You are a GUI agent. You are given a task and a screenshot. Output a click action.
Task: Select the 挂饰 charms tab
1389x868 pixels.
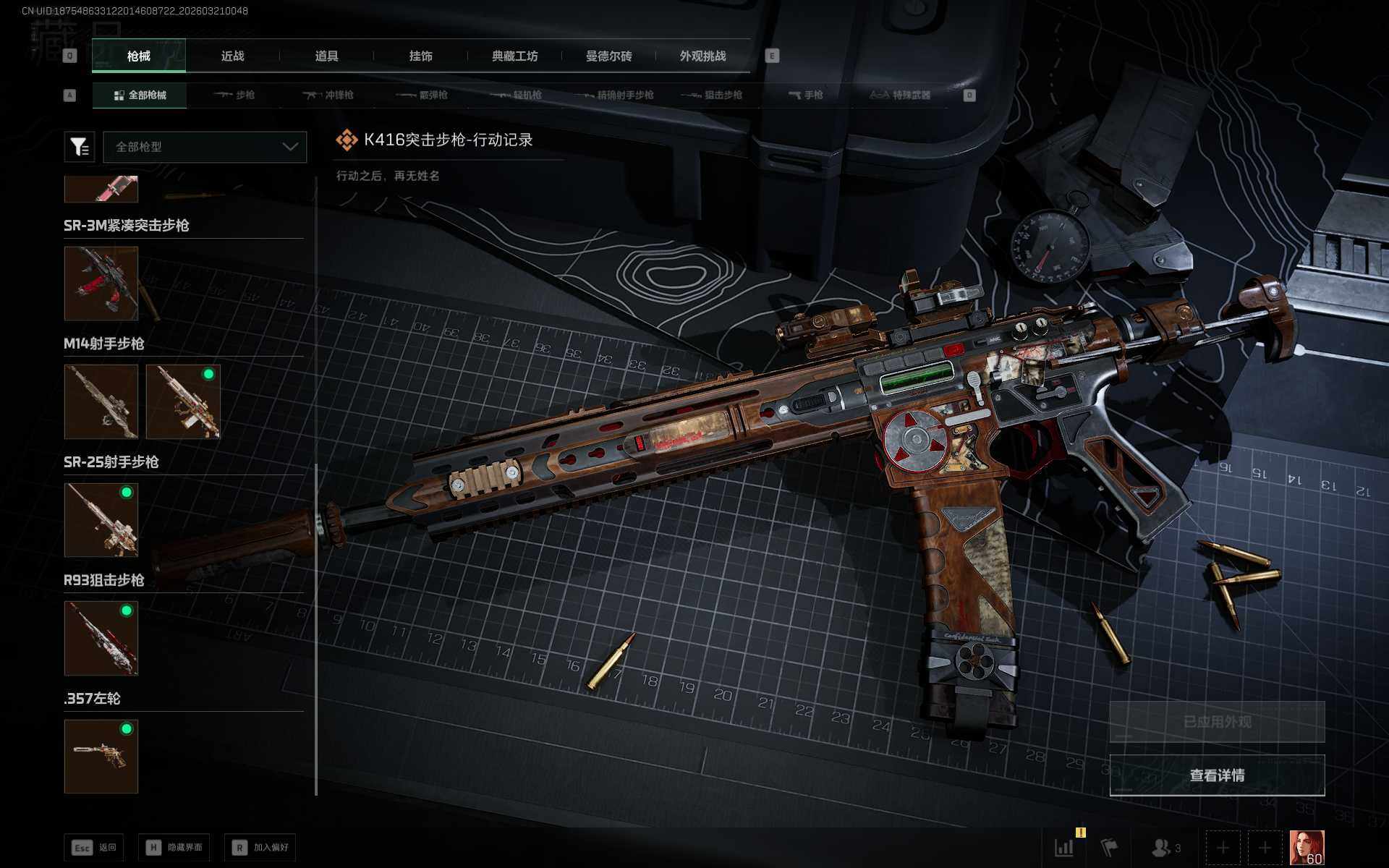coord(420,56)
